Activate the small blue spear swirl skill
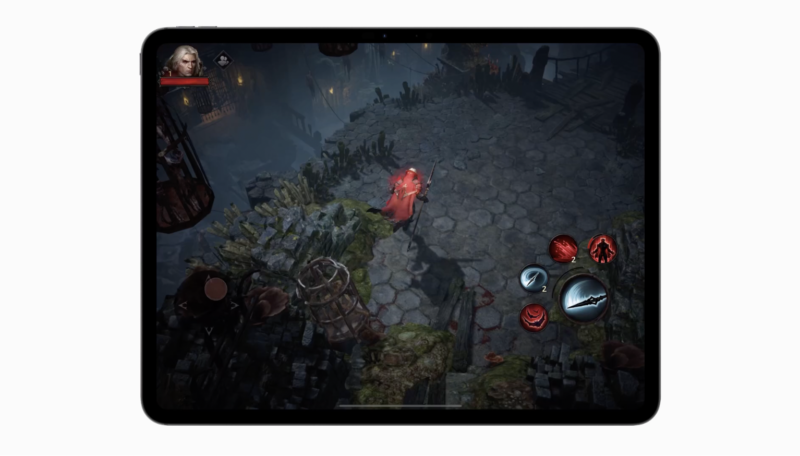This screenshot has width=800, height=456. 533,279
